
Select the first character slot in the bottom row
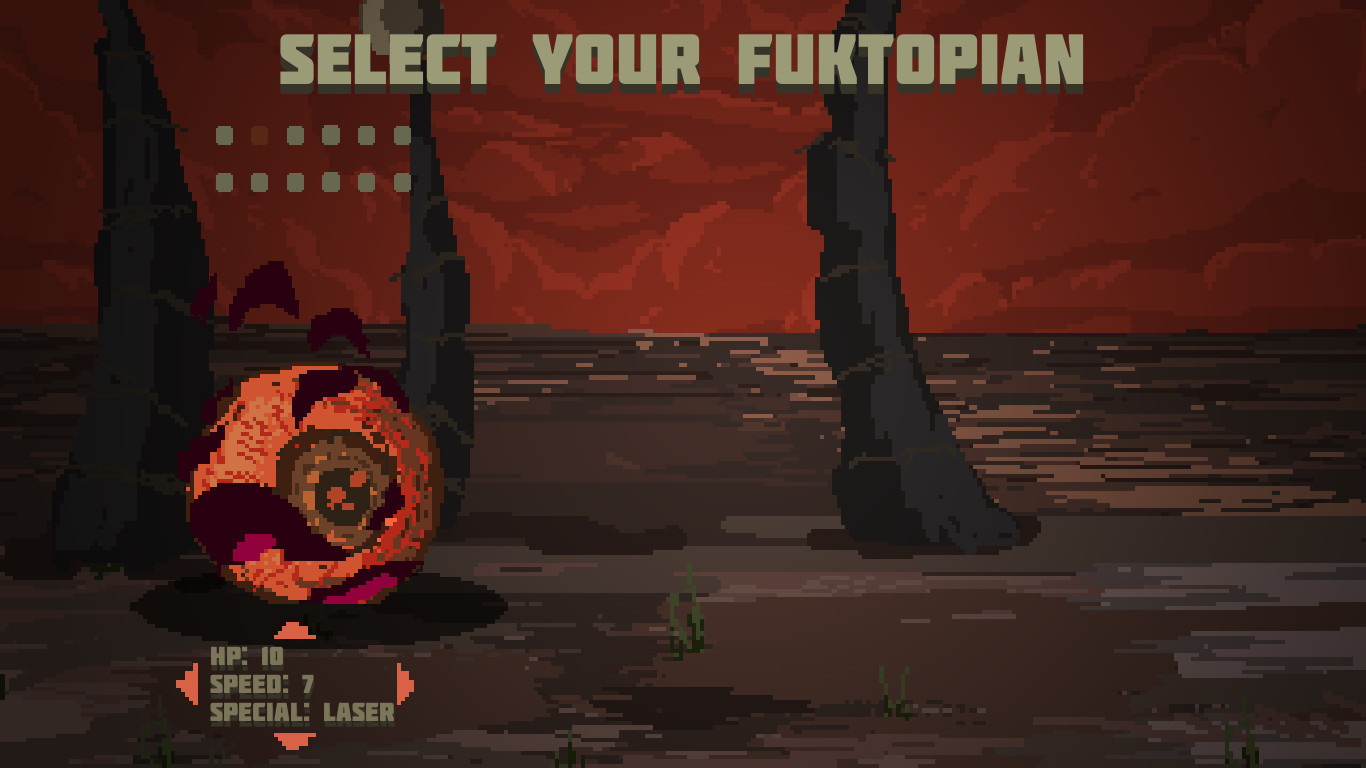[x=224, y=182]
